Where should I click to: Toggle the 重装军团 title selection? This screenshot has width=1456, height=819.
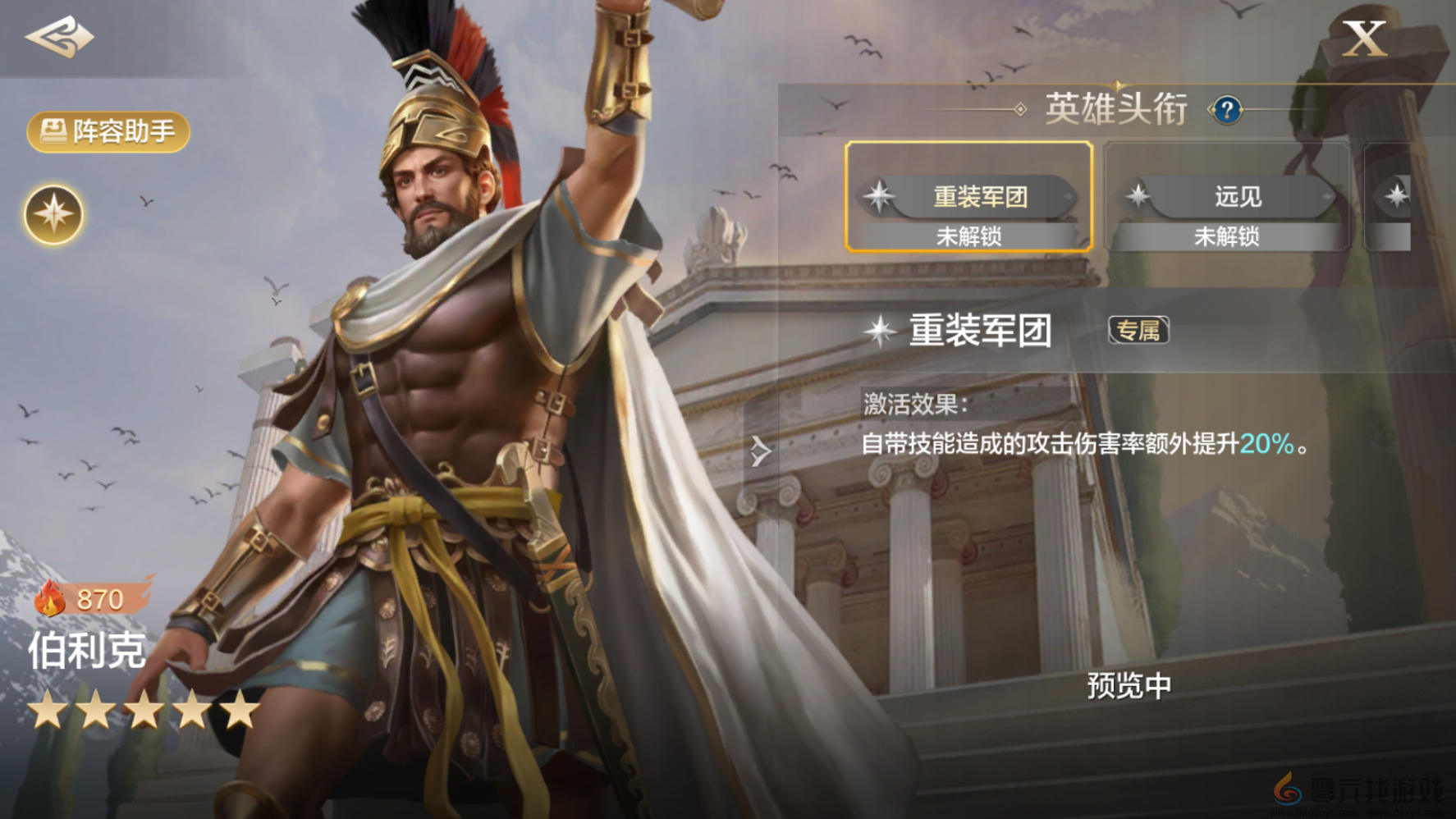971,197
